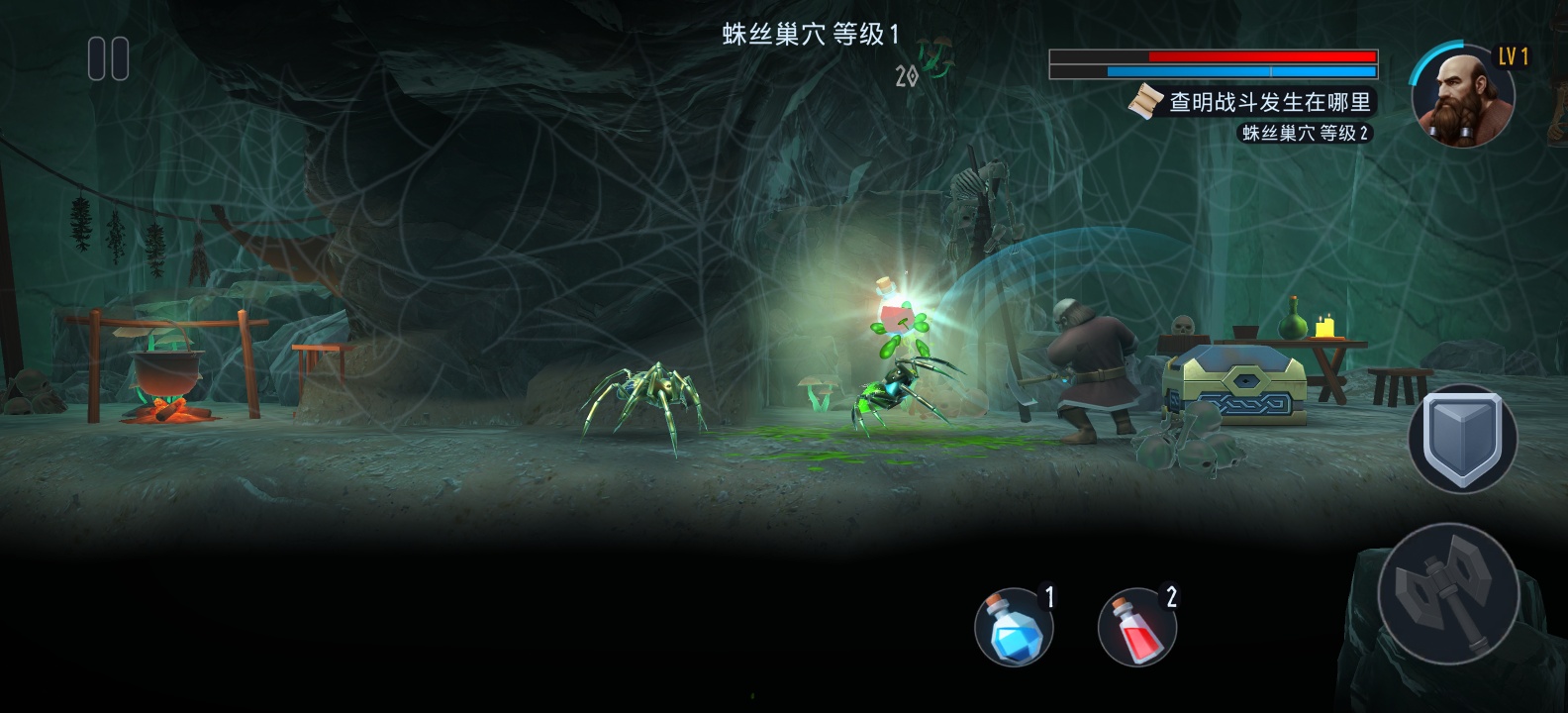Attack with the battle axe button

(x=1448, y=592)
